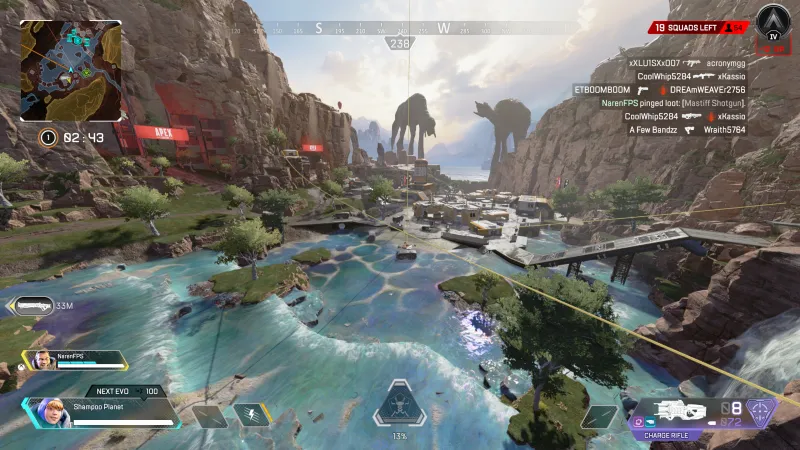This screenshot has height=450, width=800.
Task: Click the NarenFPS pinged Mastiff Shotgun message
Action: click(x=674, y=103)
